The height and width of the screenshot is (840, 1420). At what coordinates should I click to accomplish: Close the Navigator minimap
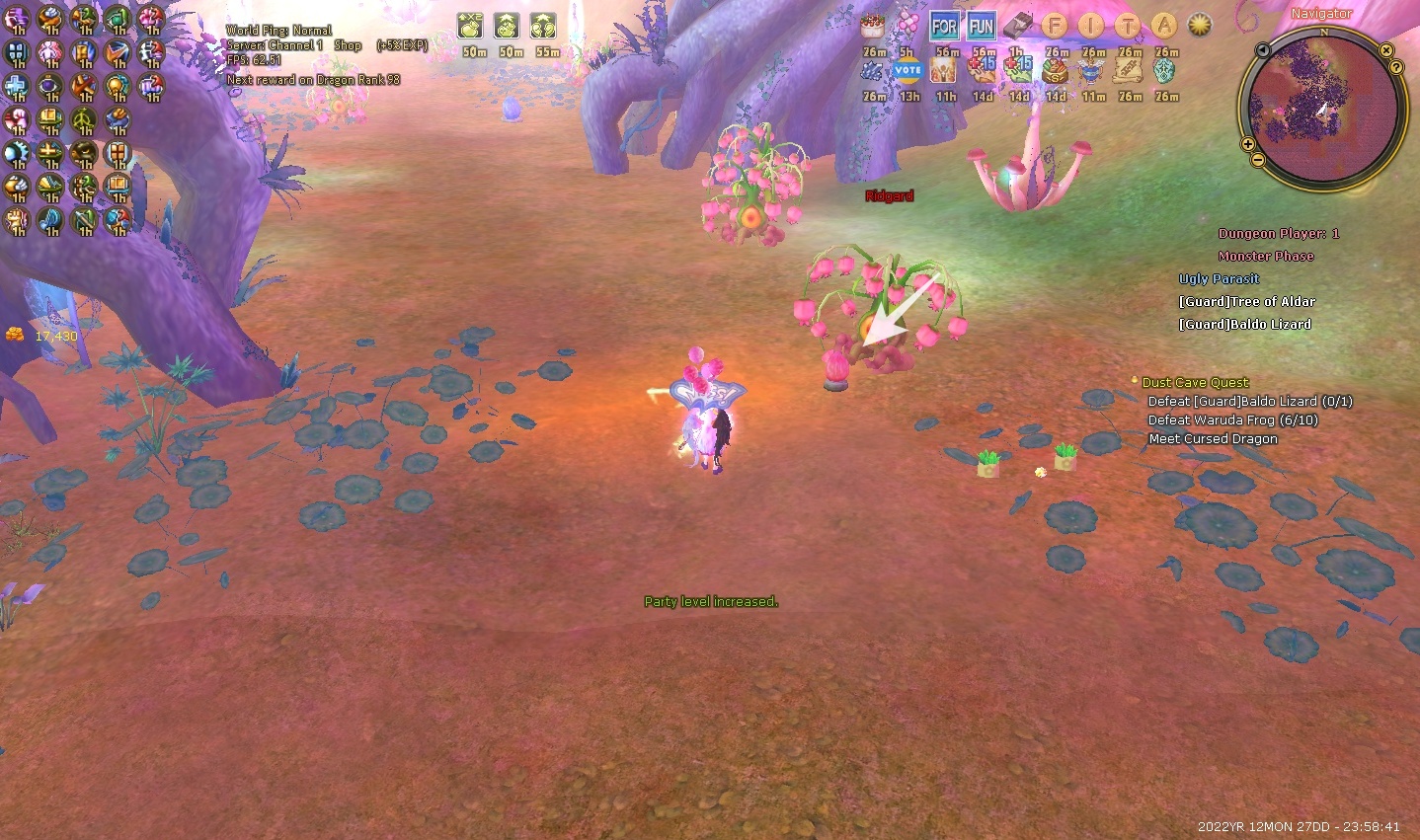(1386, 50)
